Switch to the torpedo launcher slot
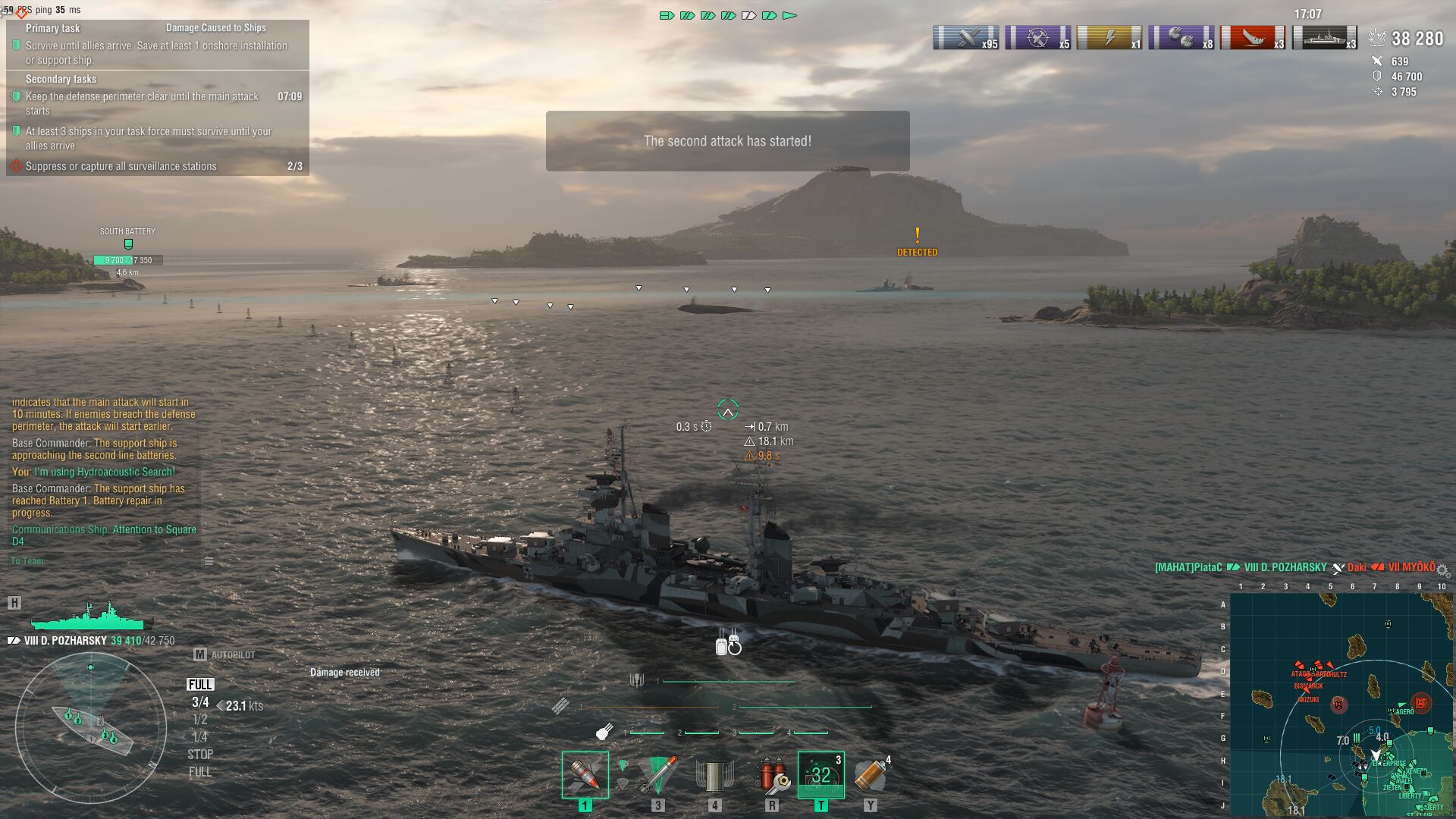 click(657, 775)
